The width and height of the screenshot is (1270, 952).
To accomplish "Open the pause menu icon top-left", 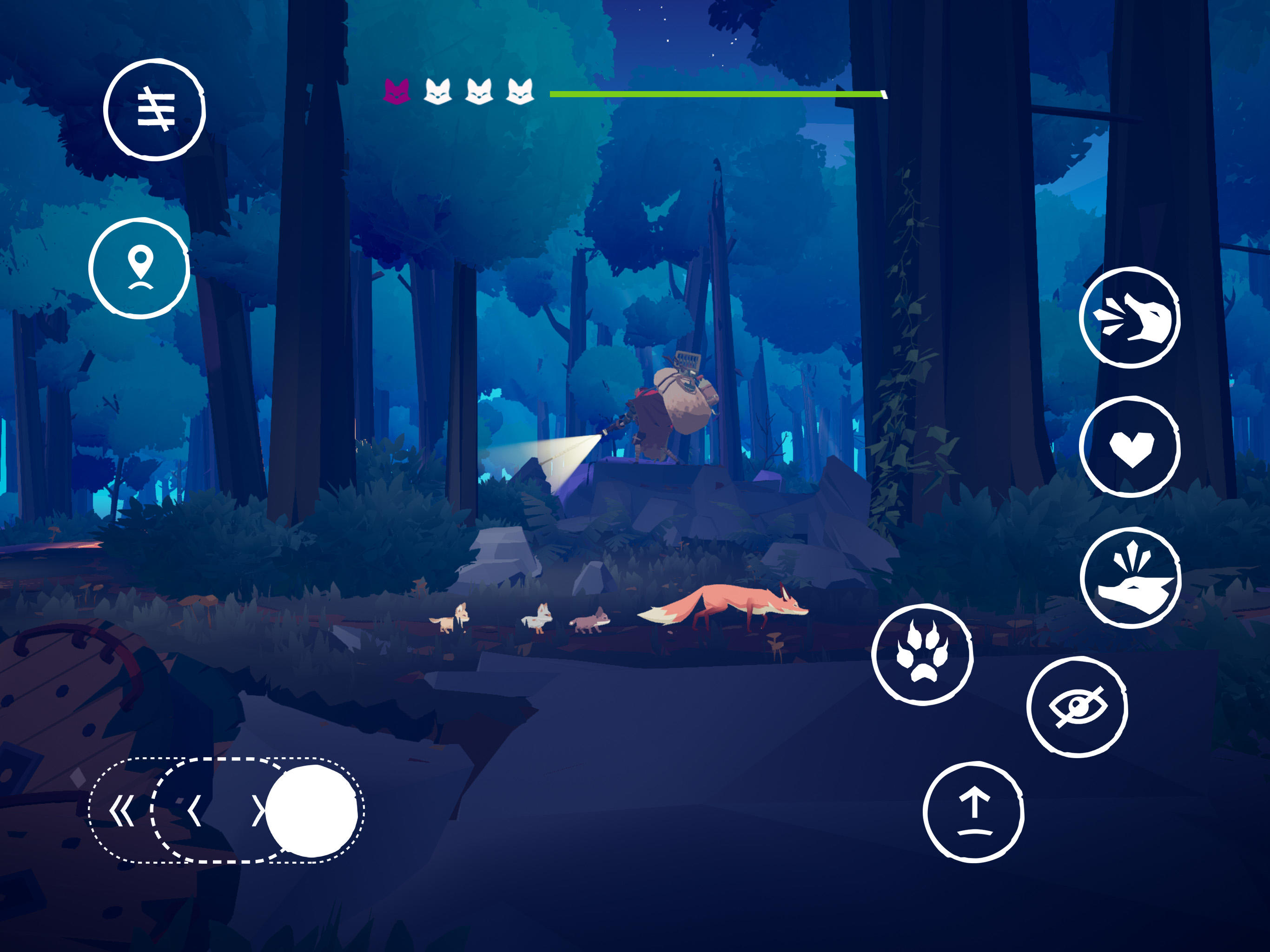I will [x=155, y=109].
